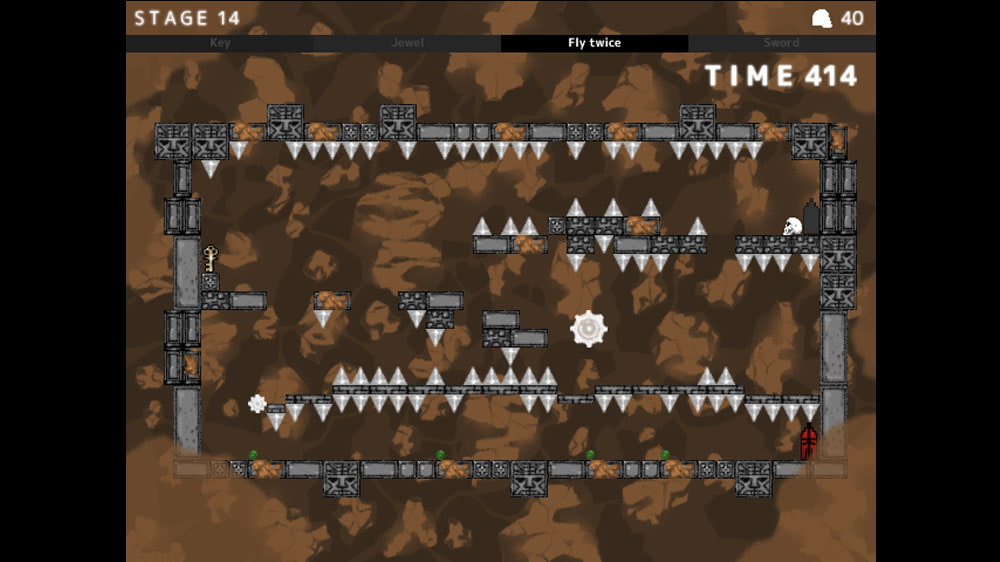Image resolution: width=1000 pixels, height=562 pixels.
Task: Select the Key segment in the top bar
Action: pyautogui.click(x=220, y=43)
